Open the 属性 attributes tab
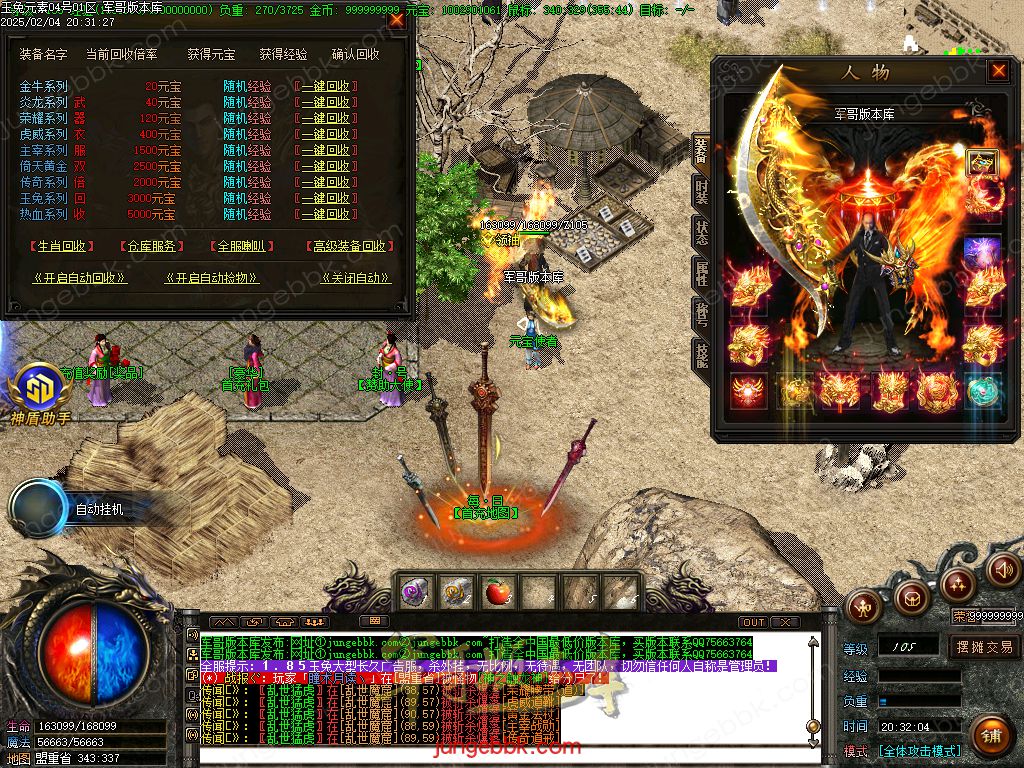 701,273
